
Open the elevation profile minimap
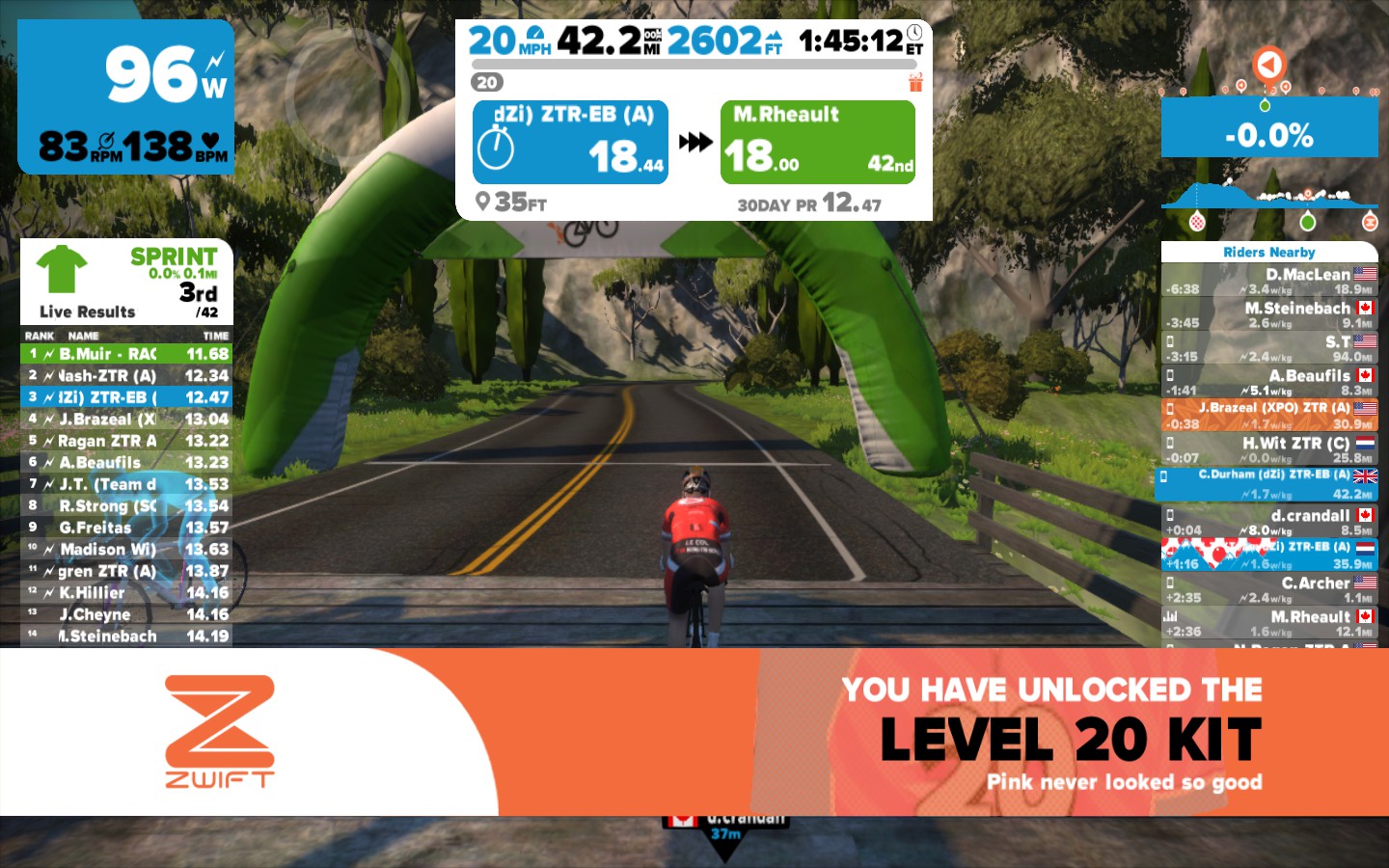click(1269, 196)
